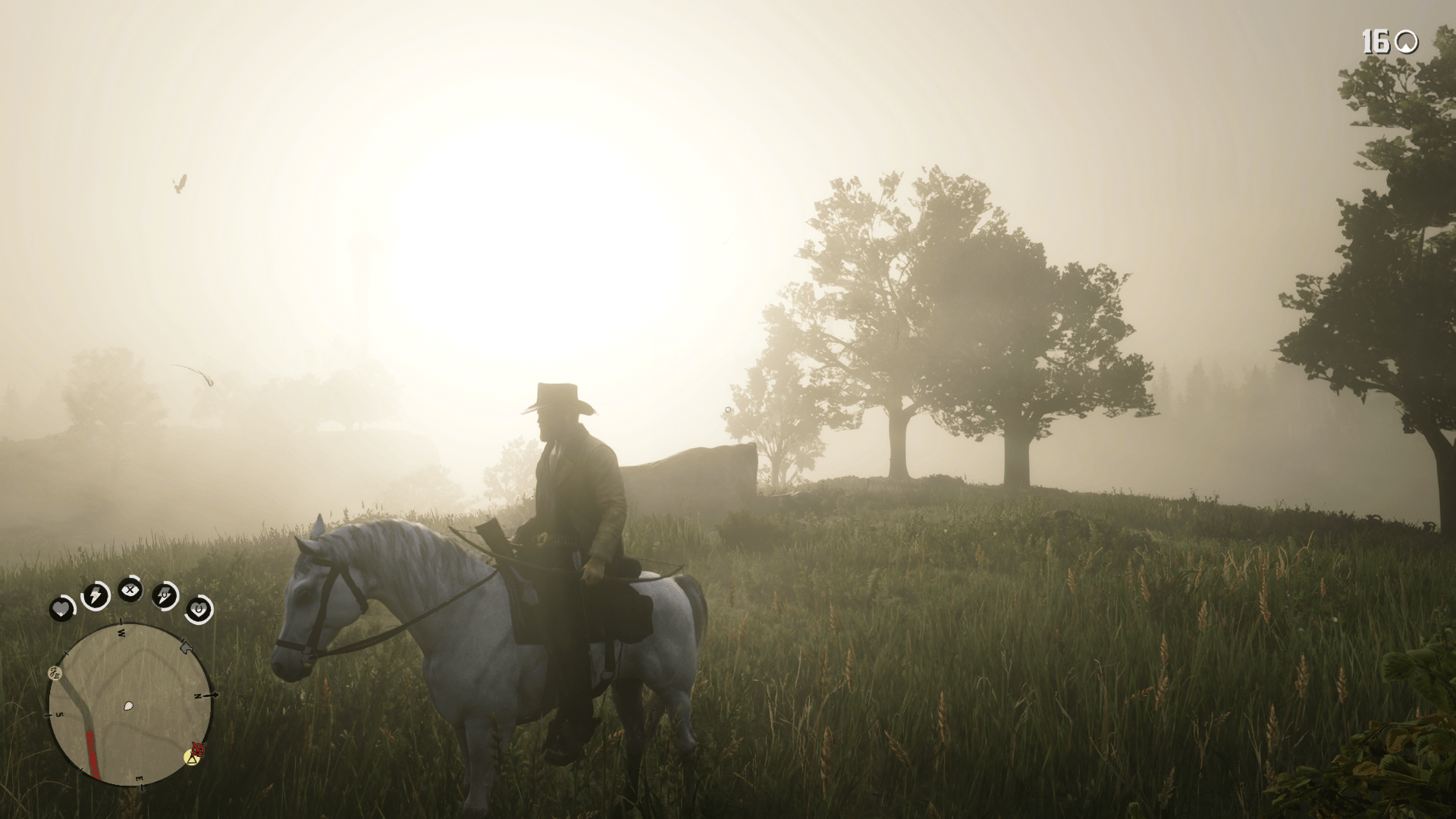The image size is (1456, 819).
Task: Select the horse health heart core
Action: (x=198, y=609)
